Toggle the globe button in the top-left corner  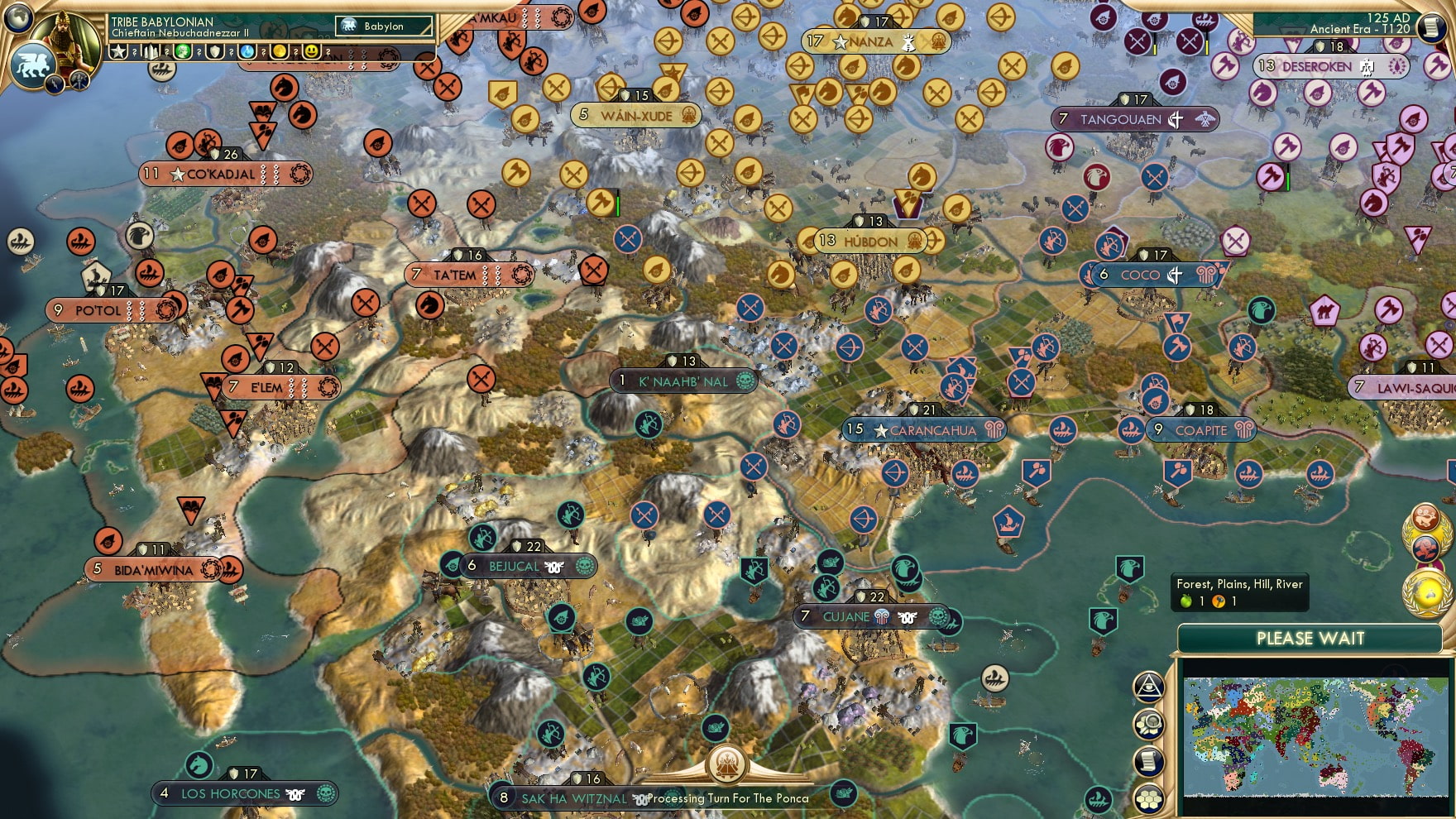(x=17, y=18)
